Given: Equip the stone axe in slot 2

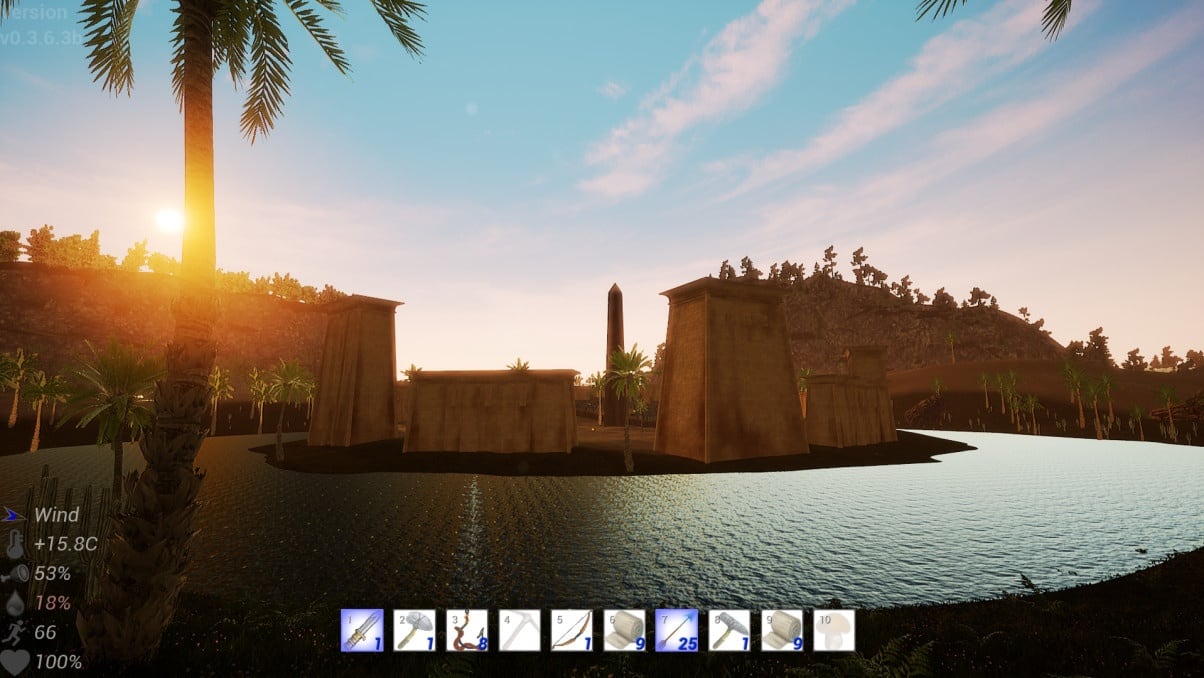Looking at the screenshot, I should (414, 631).
